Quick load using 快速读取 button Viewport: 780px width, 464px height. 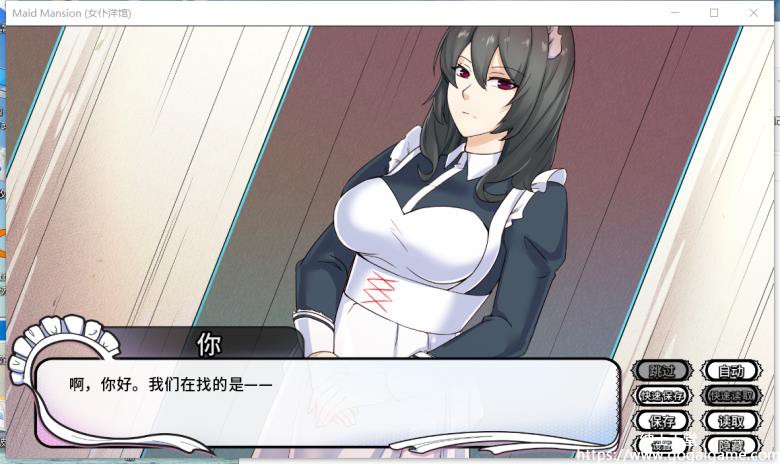pos(731,396)
